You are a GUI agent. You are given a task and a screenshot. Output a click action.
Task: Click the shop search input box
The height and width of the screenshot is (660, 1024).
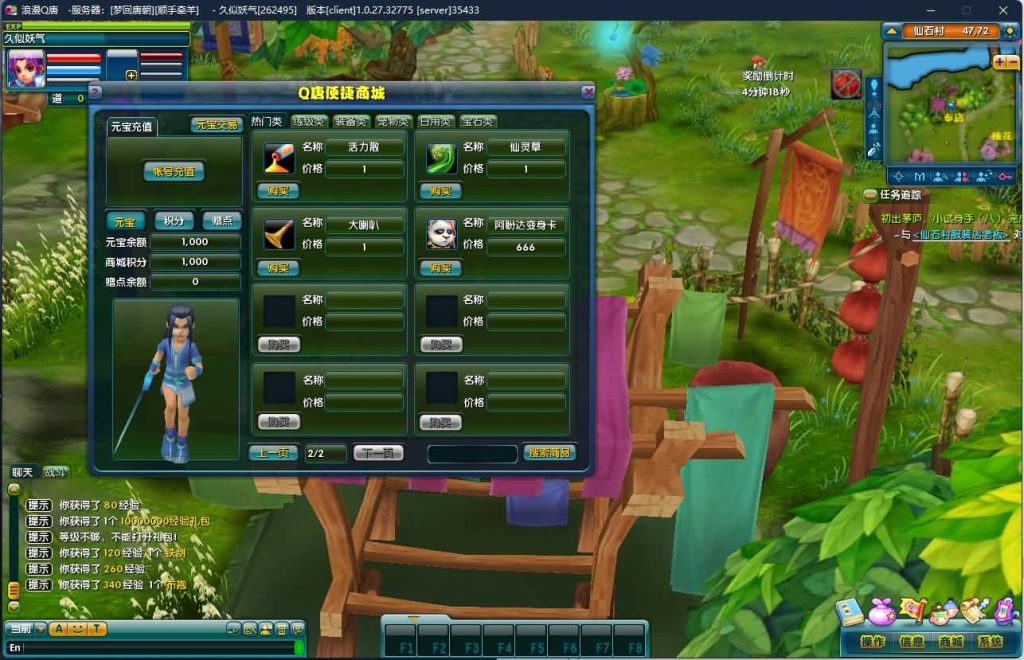(x=472, y=453)
